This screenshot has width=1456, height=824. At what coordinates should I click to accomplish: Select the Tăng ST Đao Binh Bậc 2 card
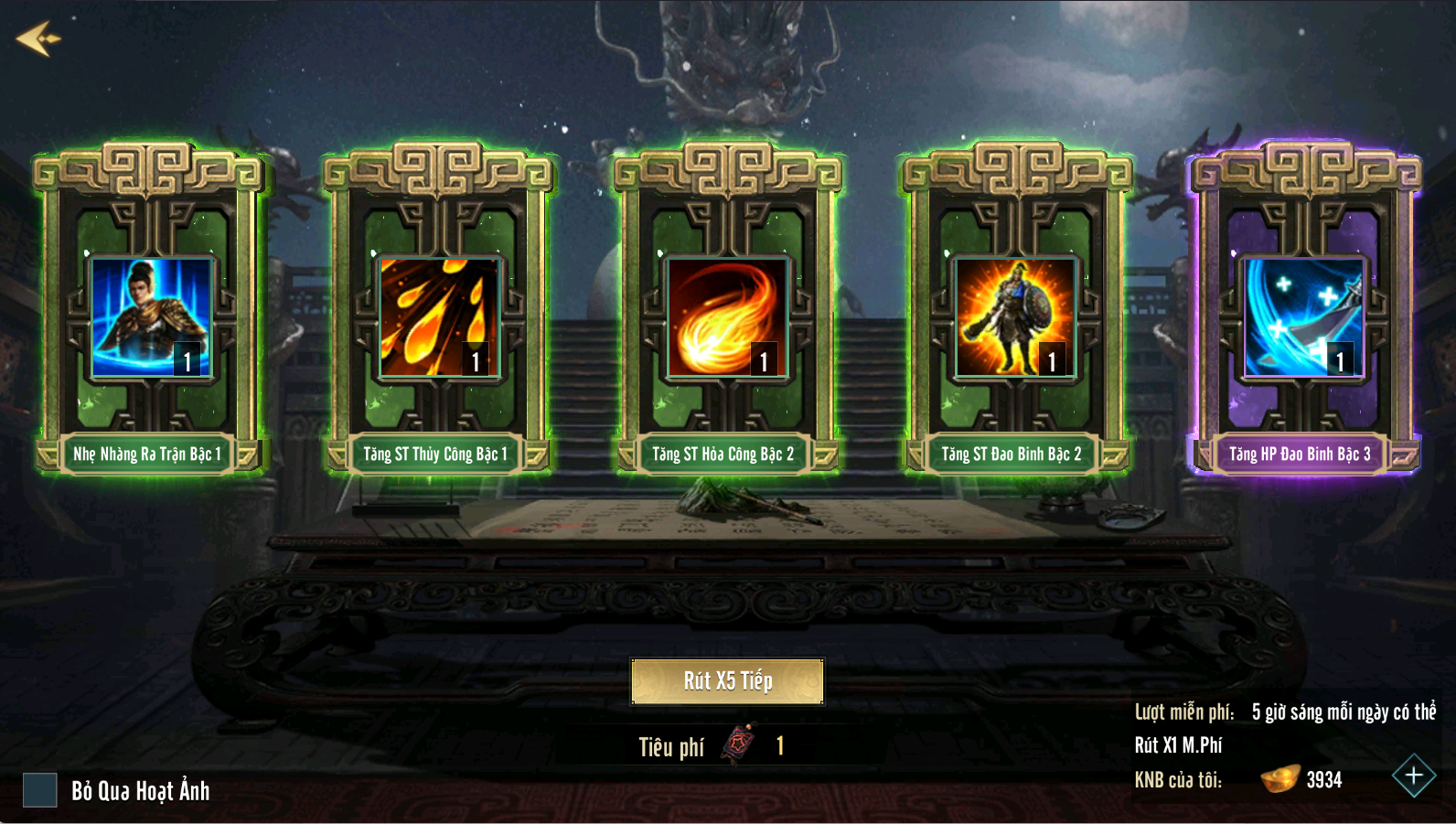[1015, 317]
